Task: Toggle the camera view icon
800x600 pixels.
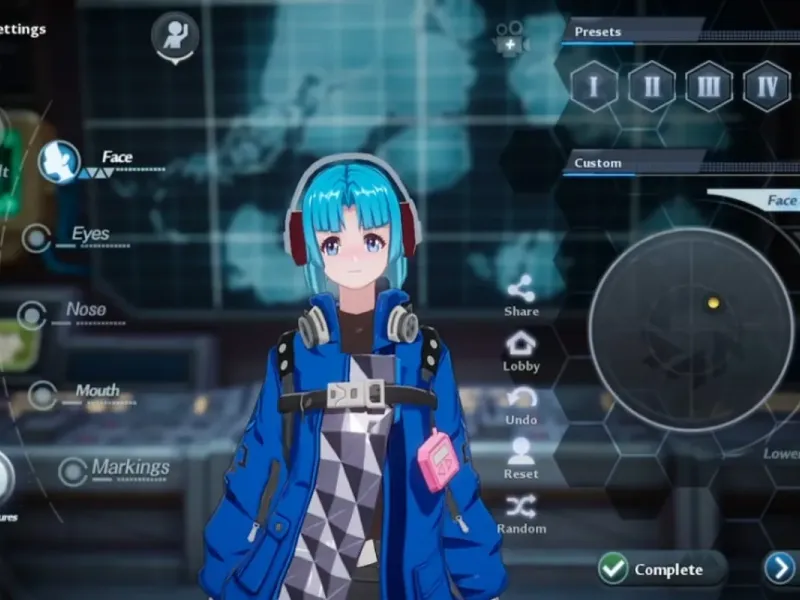Action: pos(510,42)
